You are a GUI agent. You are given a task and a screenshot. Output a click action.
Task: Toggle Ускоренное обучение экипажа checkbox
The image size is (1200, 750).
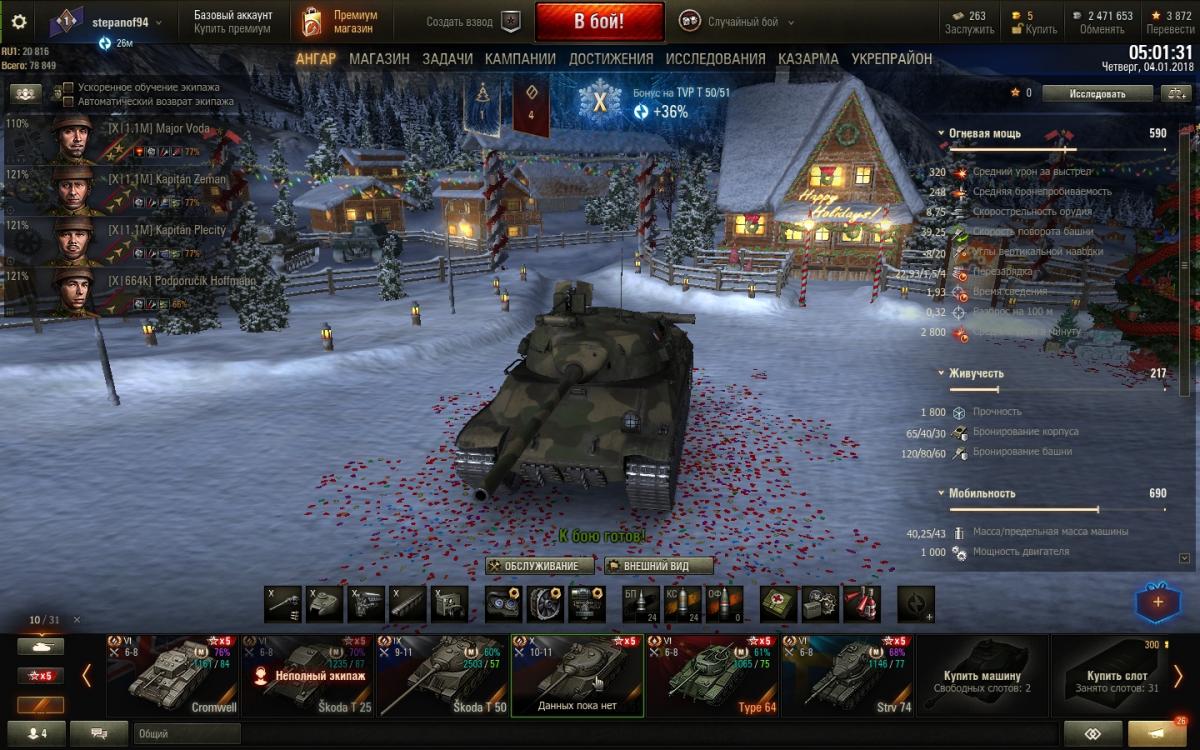[x=68, y=87]
